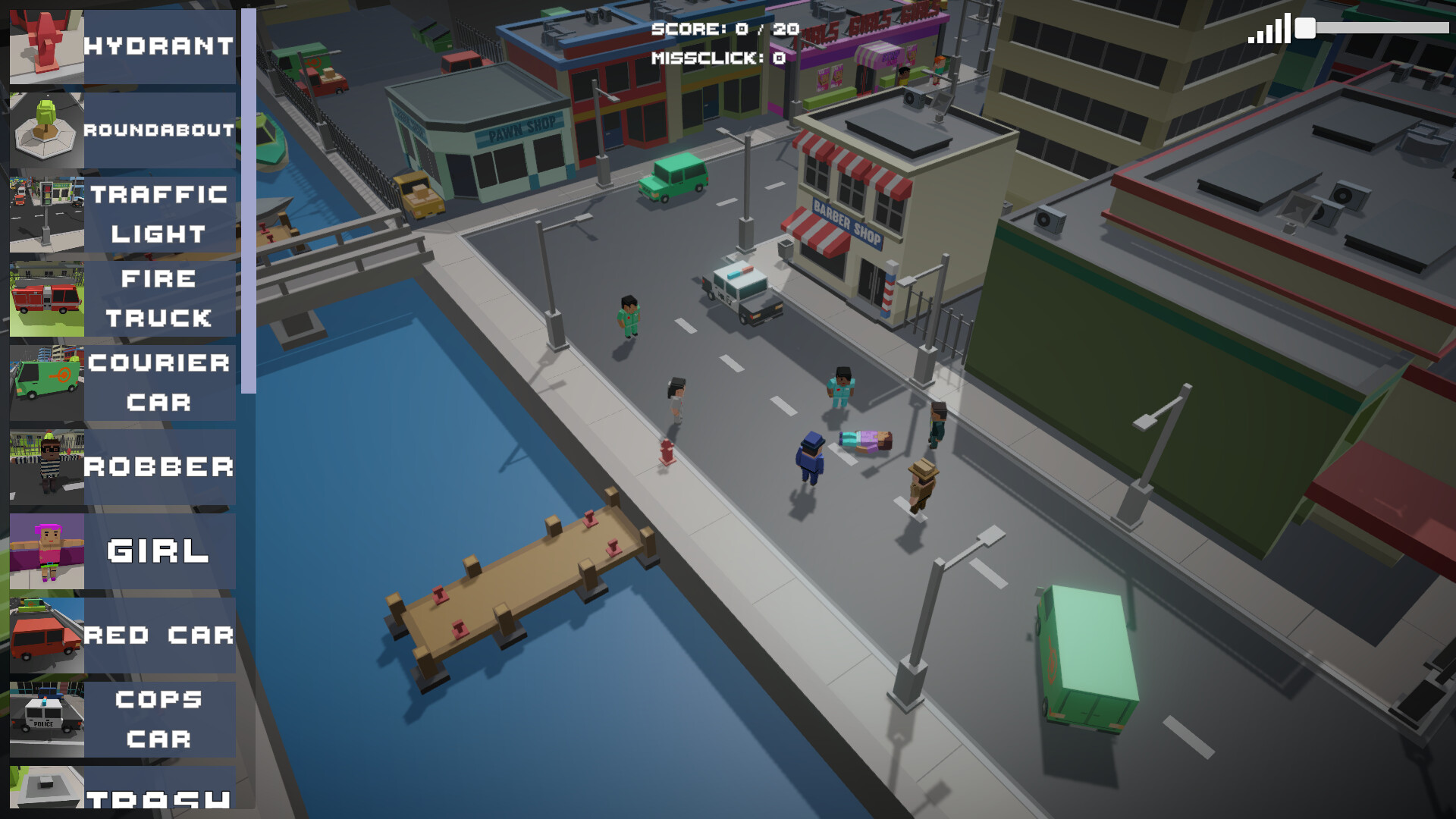The height and width of the screenshot is (819, 1456).
Task: Select the Hydrant entry in the list
Action: (123, 46)
